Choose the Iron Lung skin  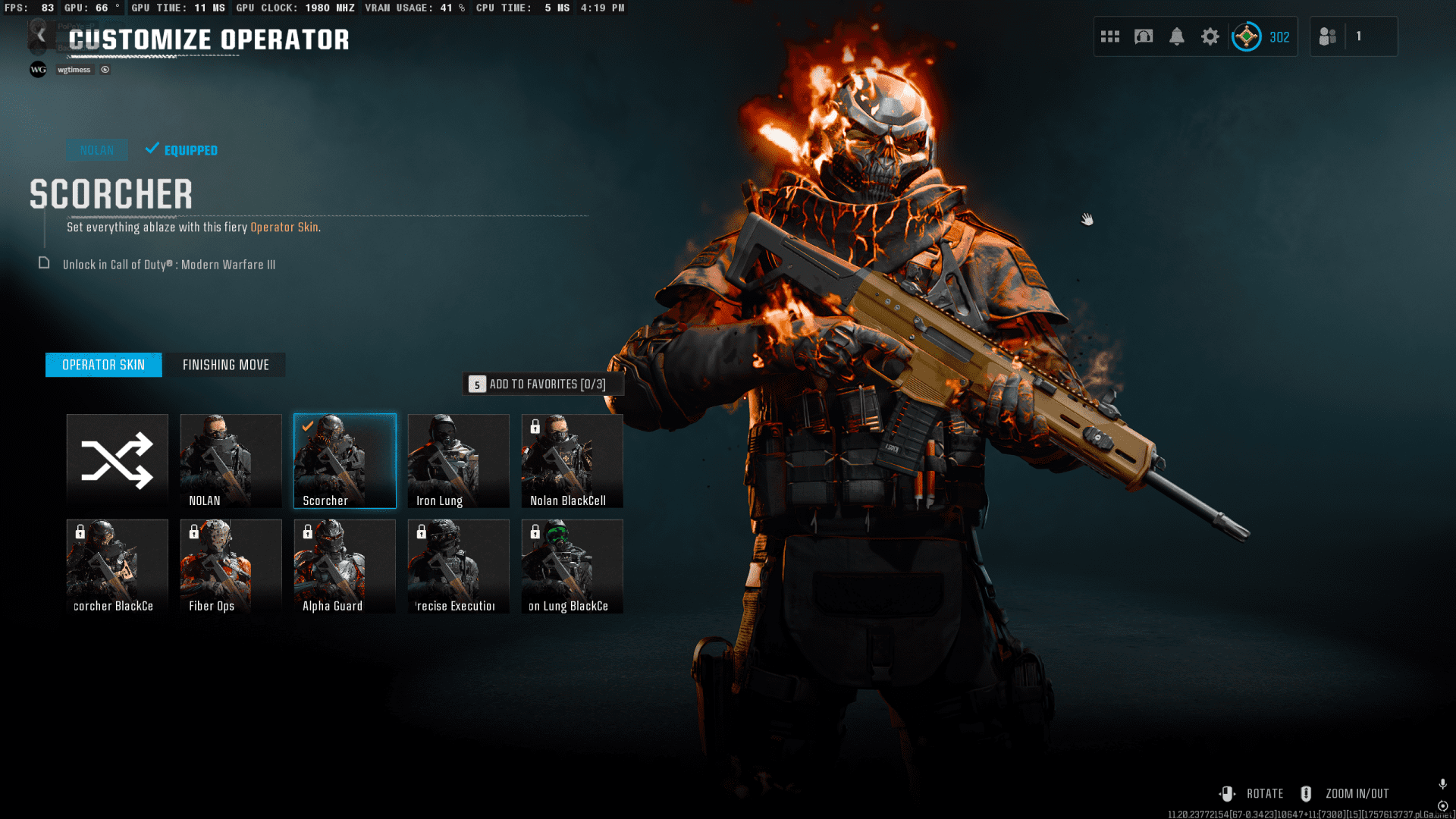458,460
